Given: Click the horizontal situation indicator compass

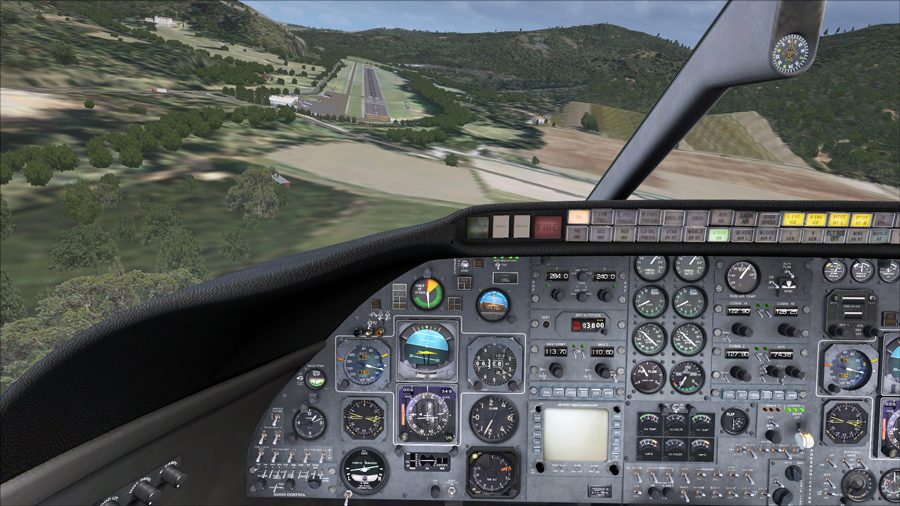Looking at the screenshot, I should pos(427,413).
